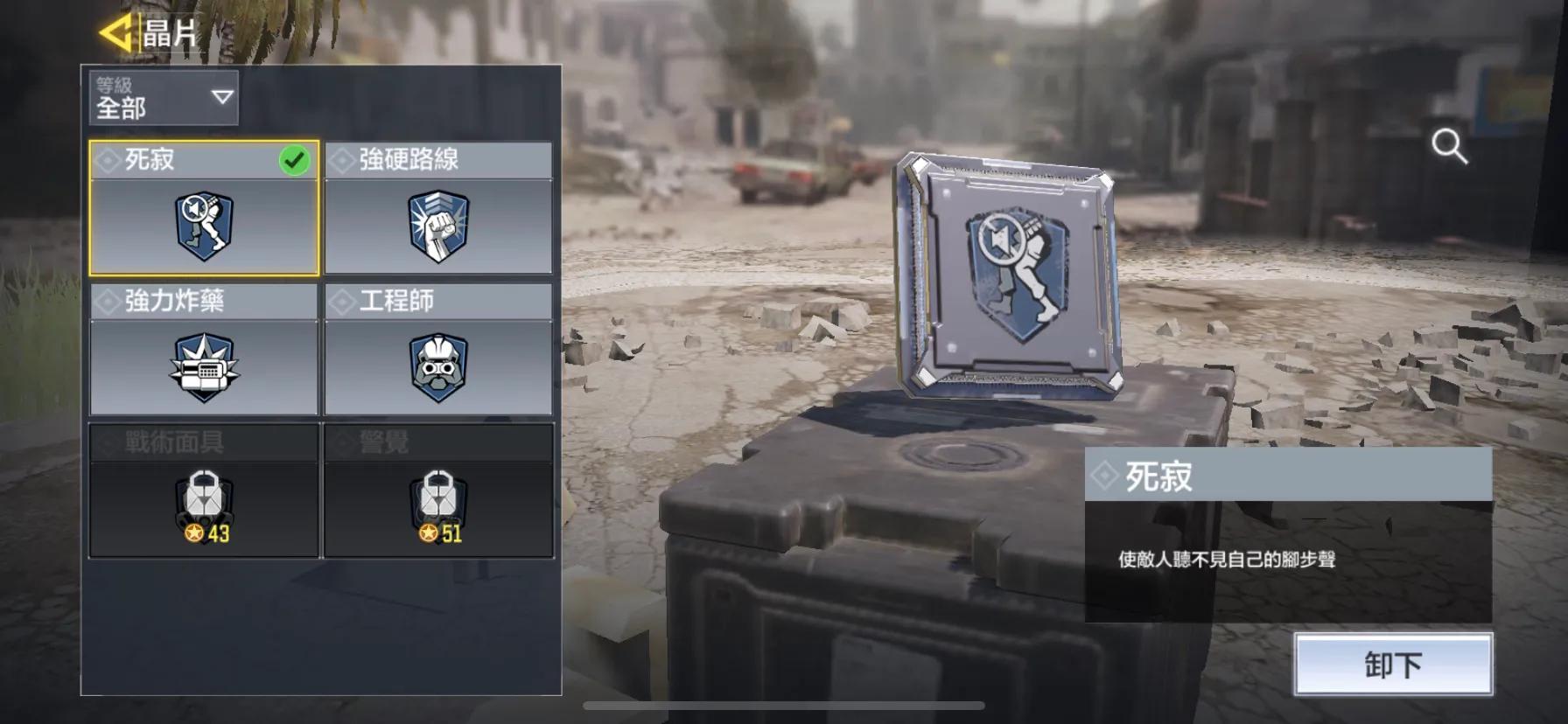This screenshot has width=1568, height=724.
Task: Go back using the yellow arrow
Action: coord(115,33)
